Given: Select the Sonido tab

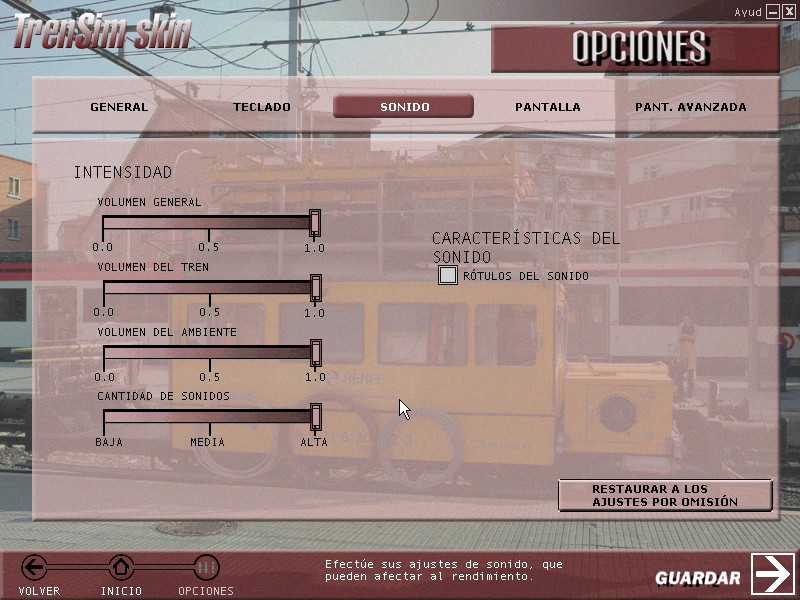Looking at the screenshot, I should (x=404, y=107).
